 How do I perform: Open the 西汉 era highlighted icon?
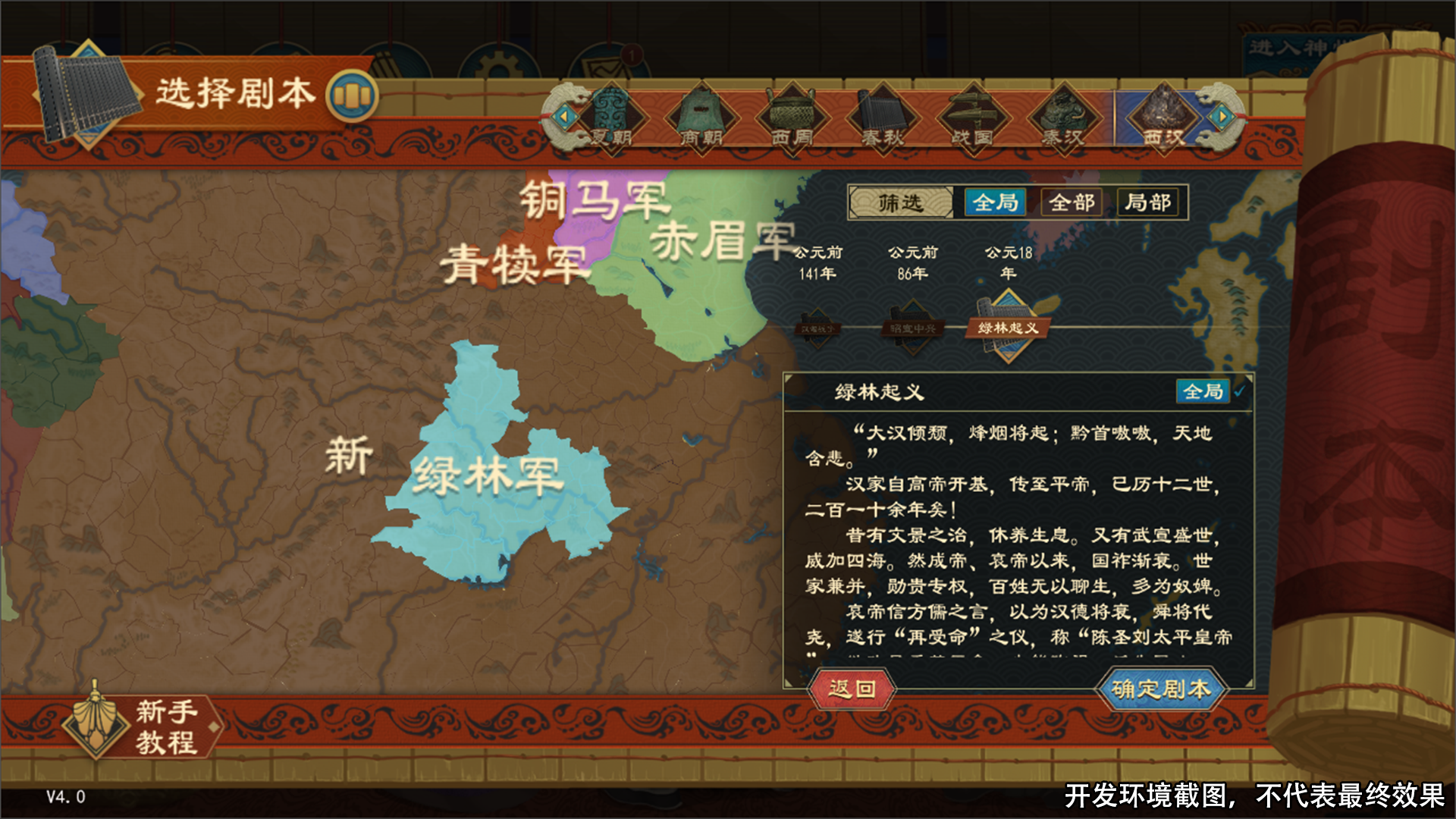(1163, 115)
